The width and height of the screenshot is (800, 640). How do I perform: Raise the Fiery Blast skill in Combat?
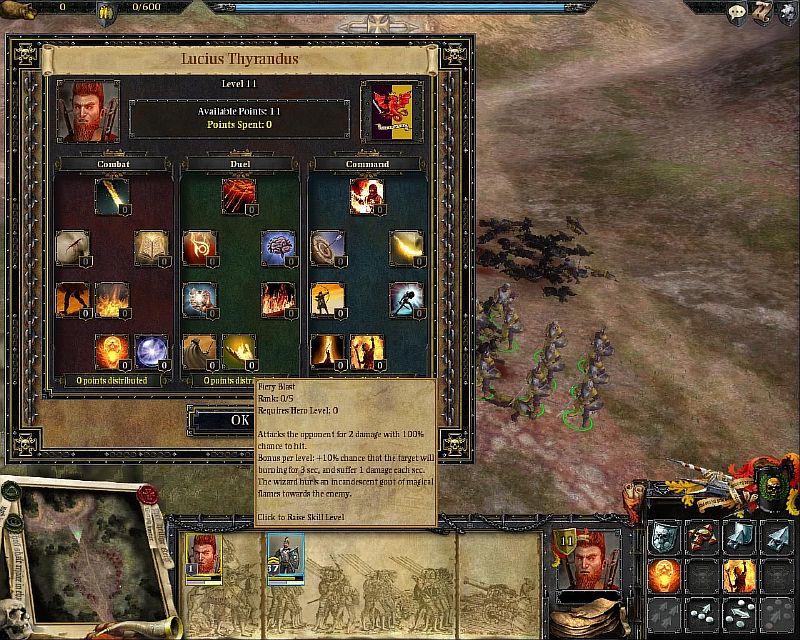[x=112, y=196]
